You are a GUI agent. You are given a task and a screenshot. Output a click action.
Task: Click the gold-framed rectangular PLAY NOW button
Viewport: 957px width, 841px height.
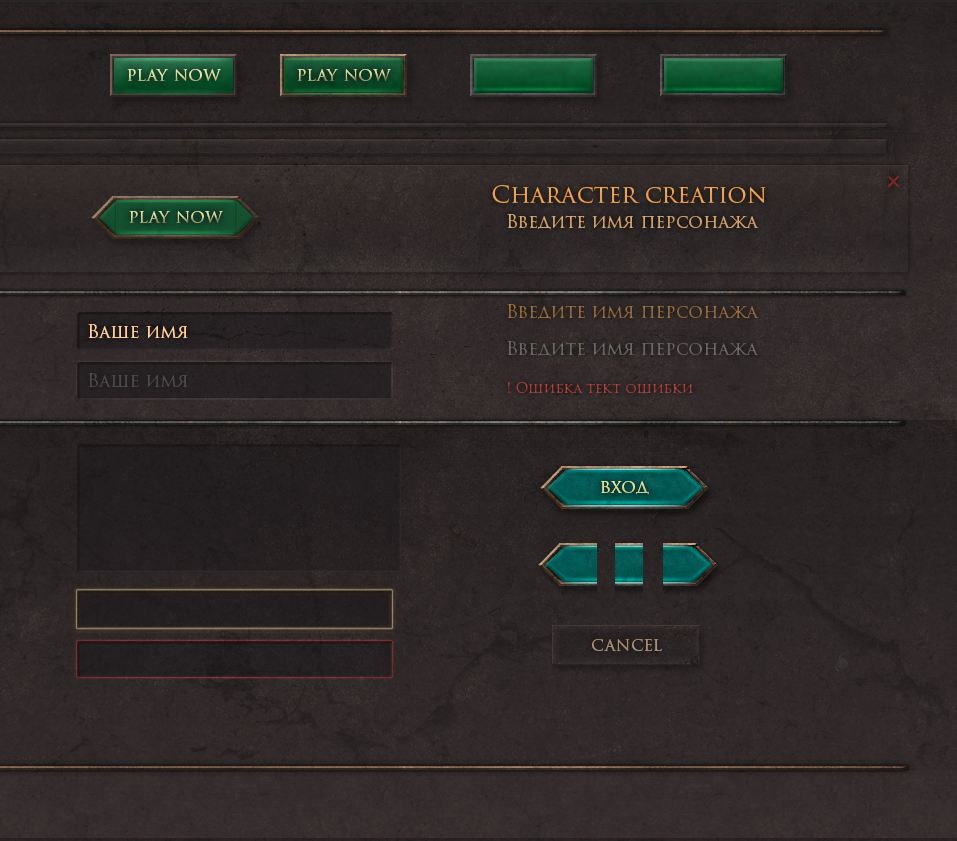[343, 75]
